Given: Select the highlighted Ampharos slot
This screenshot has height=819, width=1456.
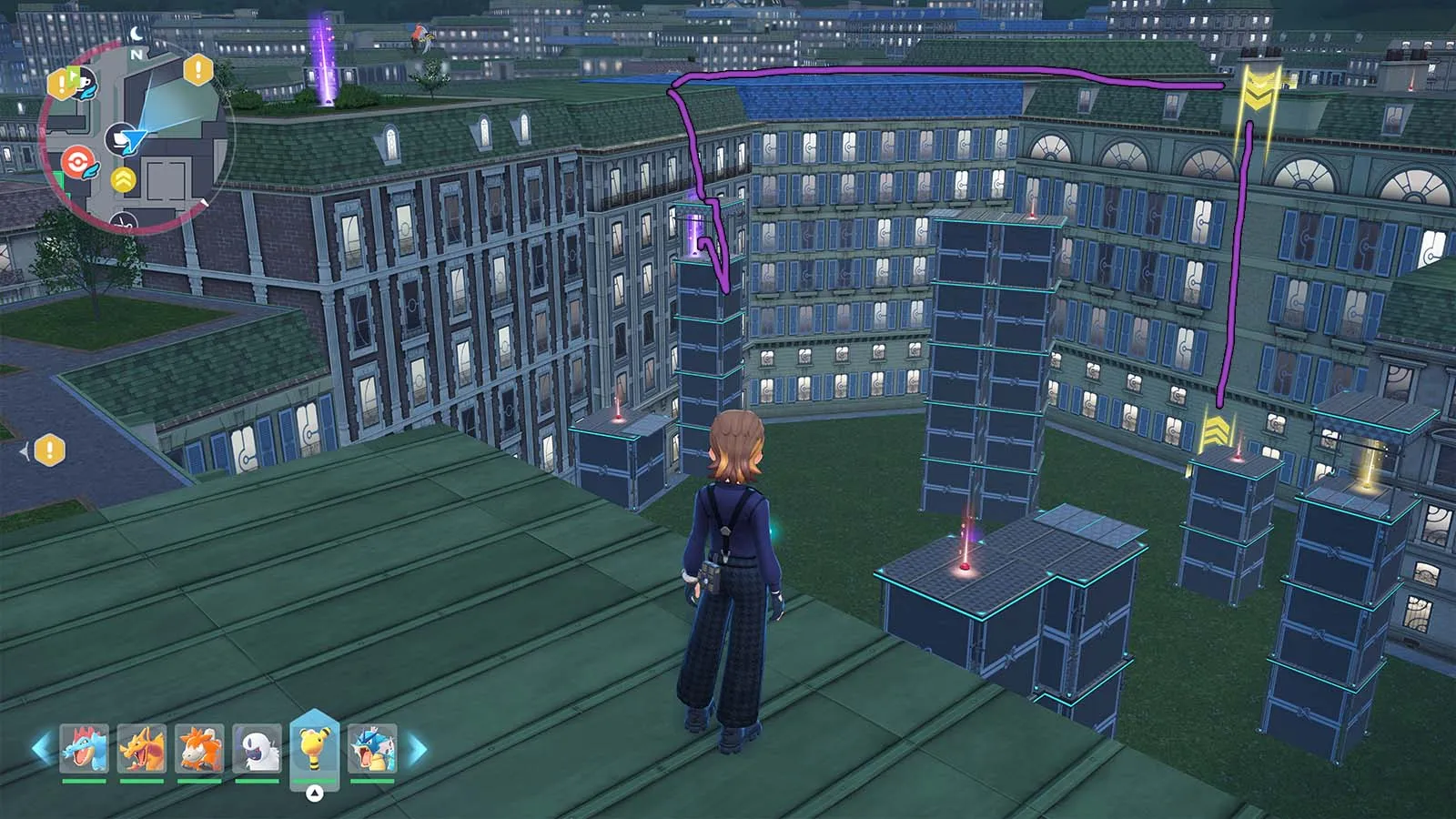Looking at the screenshot, I should 314,746.
